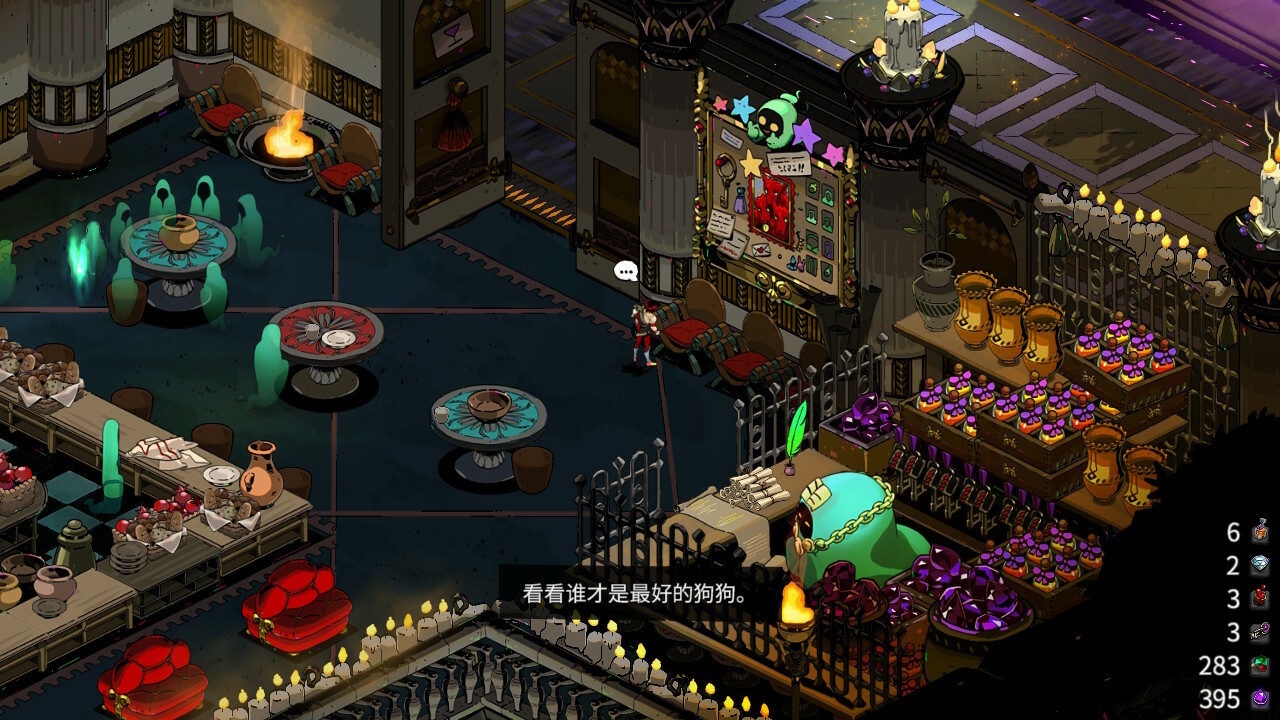Select the Chthonic key resource icon
This screenshot has width=1280, height=720.
1260,632
